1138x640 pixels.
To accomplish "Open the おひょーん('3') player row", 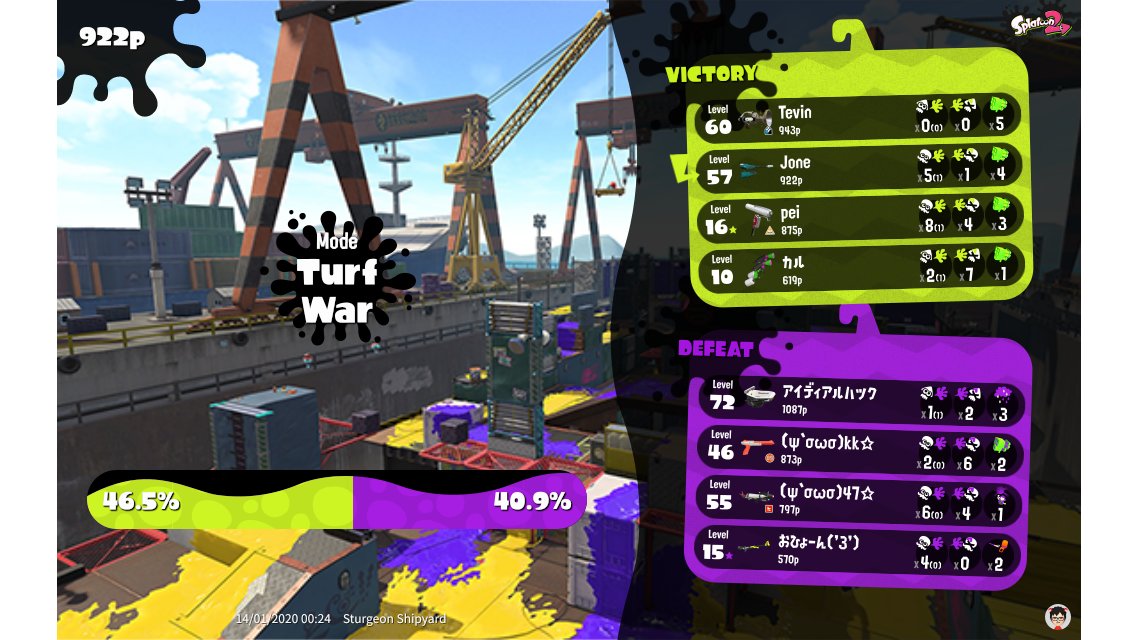I will (x=862, y=549).
